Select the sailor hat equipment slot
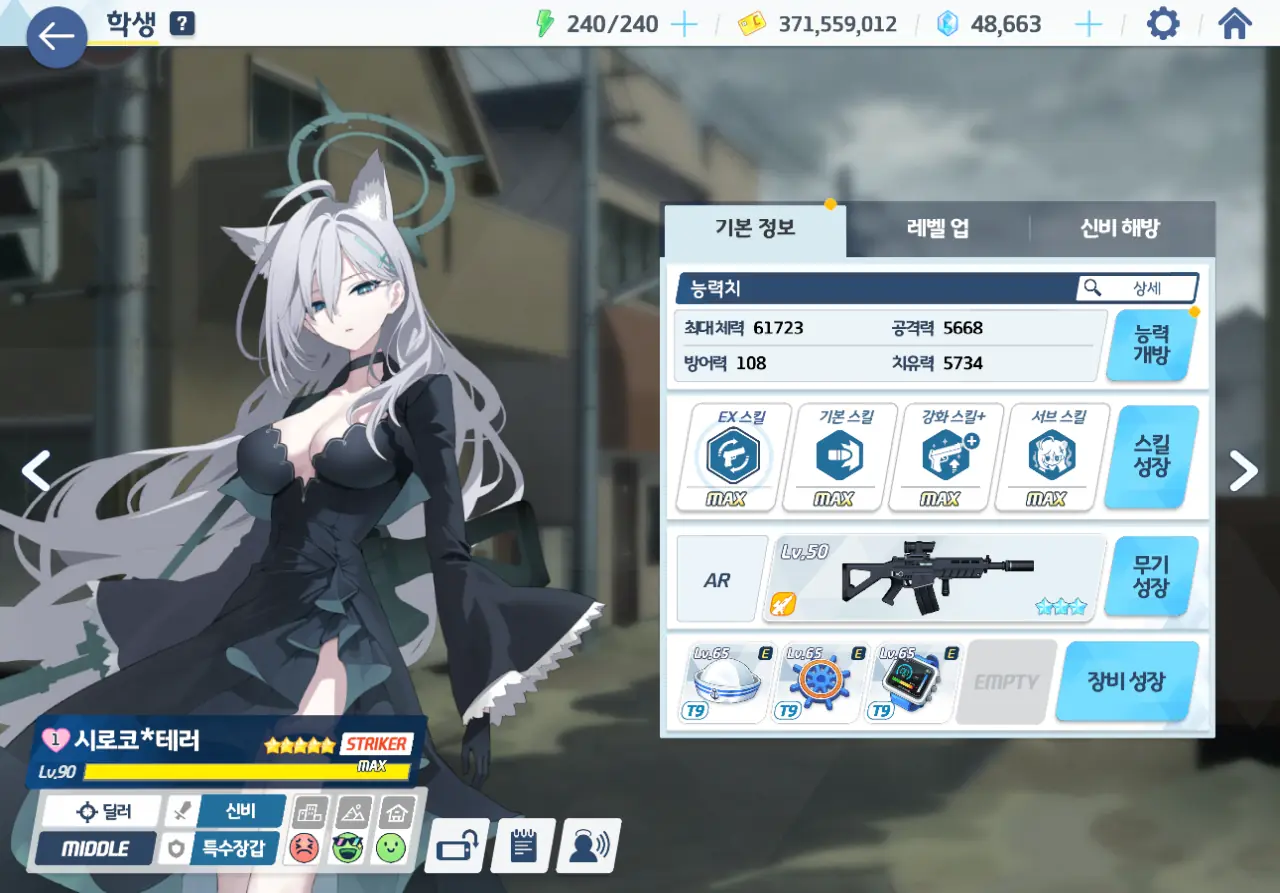Viewport: 1280px width, 893px height. pyautogui.click(x=724, y=682)
